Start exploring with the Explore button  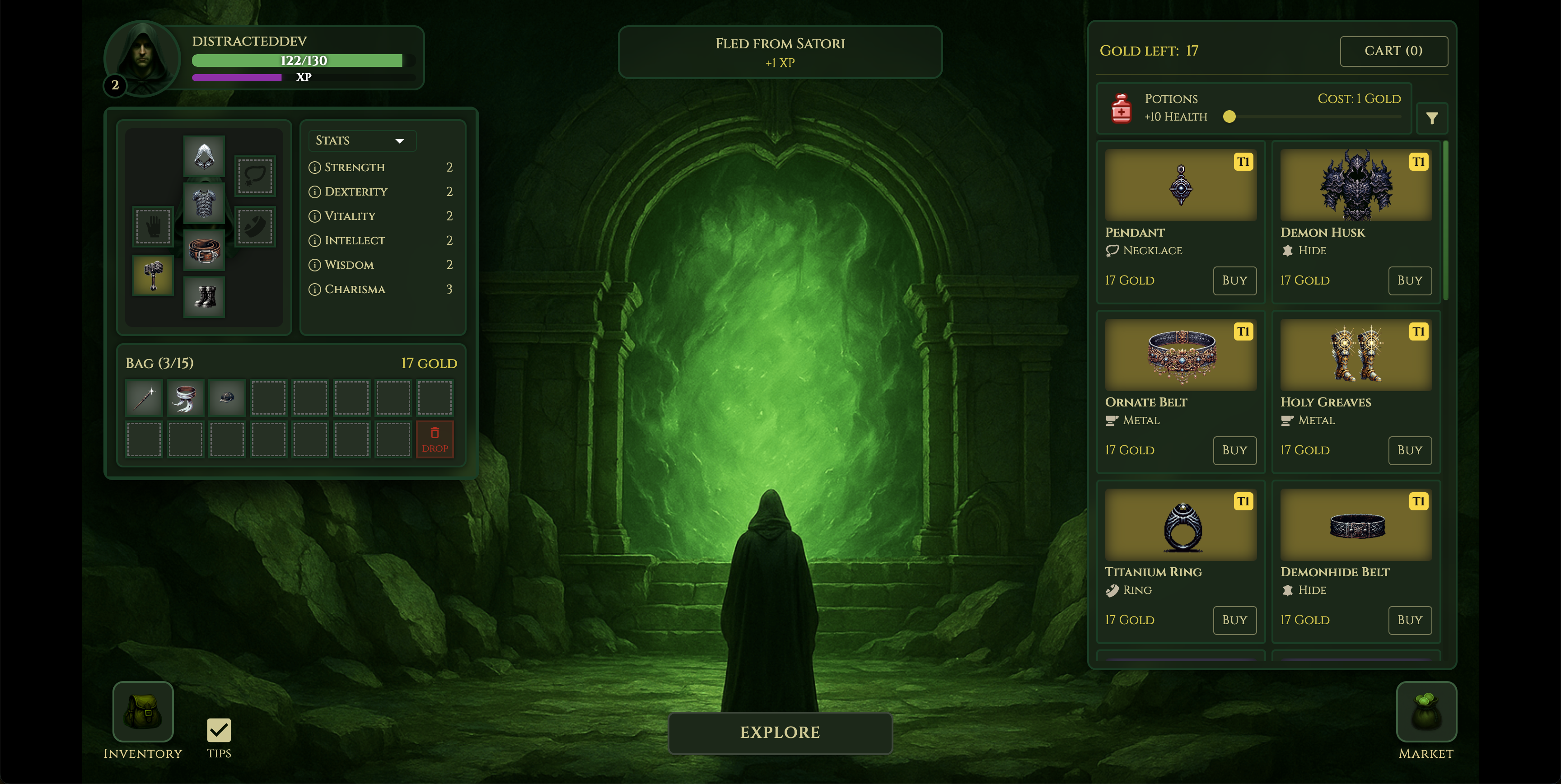(780, 733)
